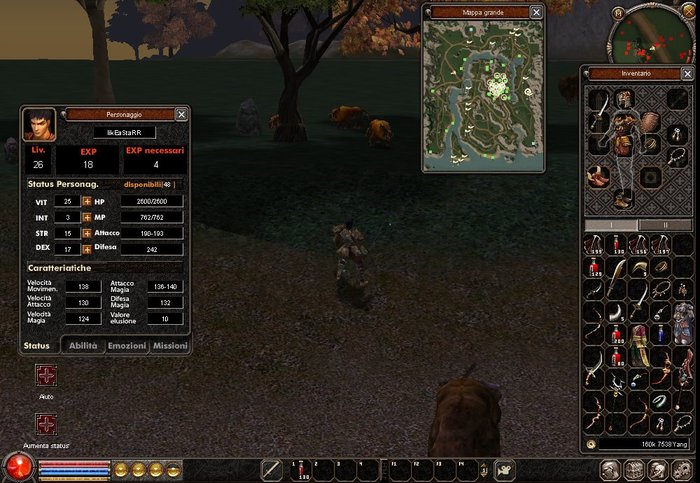Image resolution: width=700 pixels, height=483 pixels.
Task: Switch to inventory page II
Action: (664, 225)
